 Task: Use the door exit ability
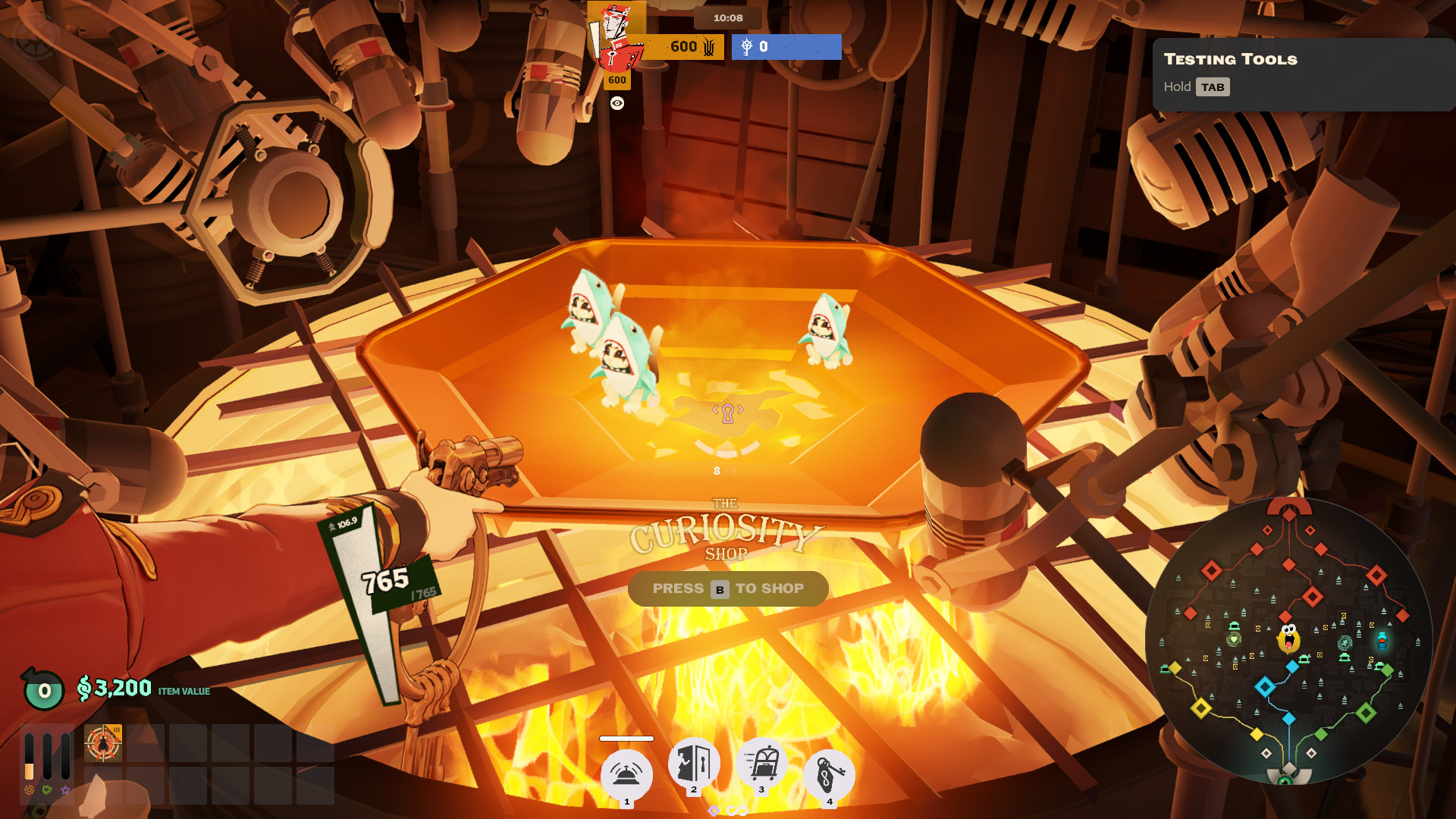pos(694,763)
